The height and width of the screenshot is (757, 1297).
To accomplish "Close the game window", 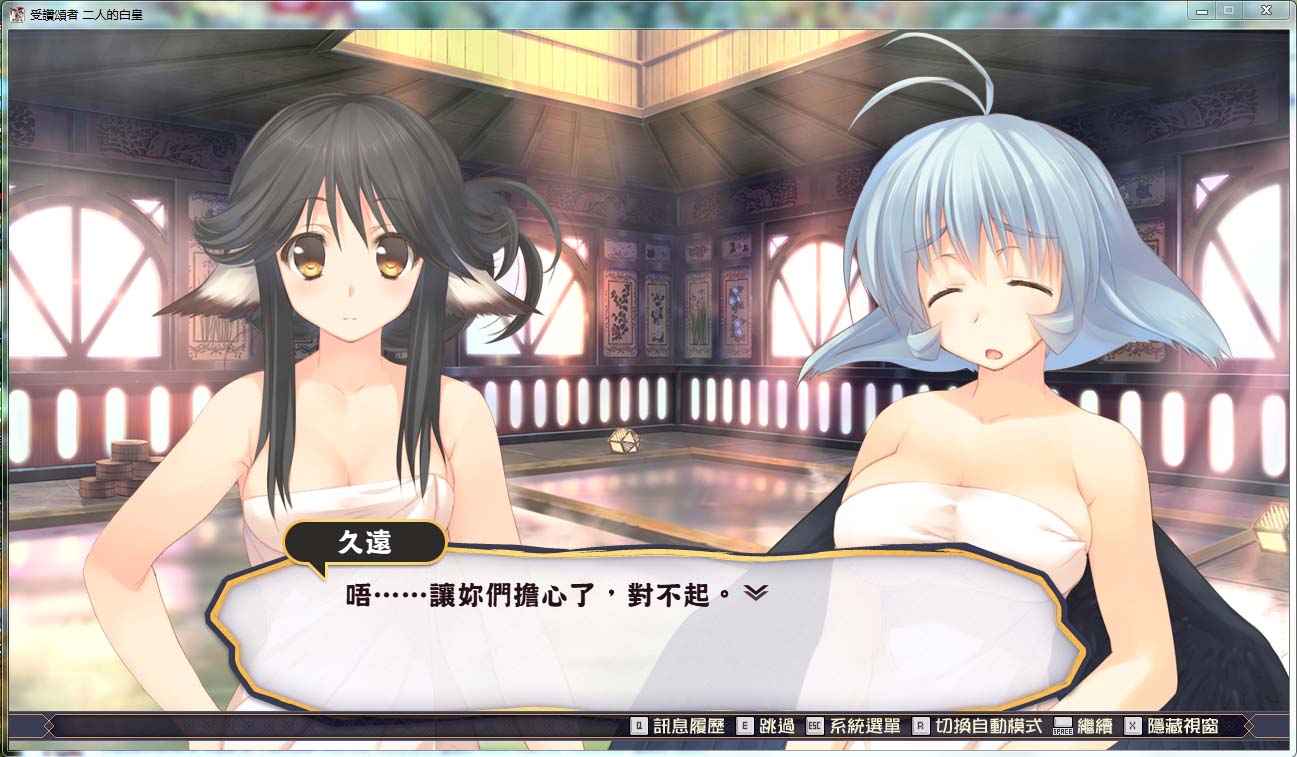I will 1265,9.
